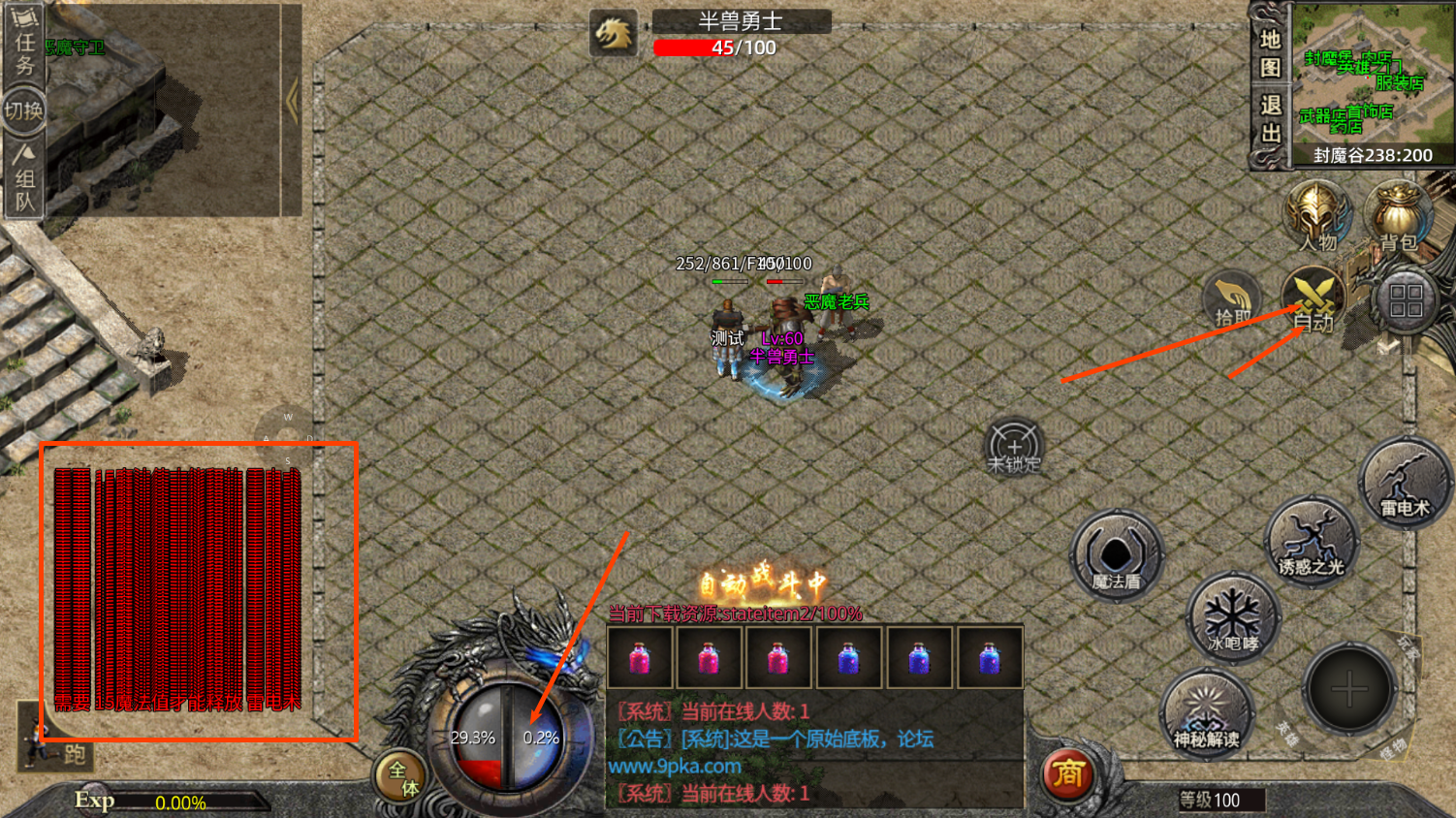This screenshot has height=818, width=1456.
Task: Activate the 神秘解读 skill
Action: pyautogui.click(x=1207, y=714)
